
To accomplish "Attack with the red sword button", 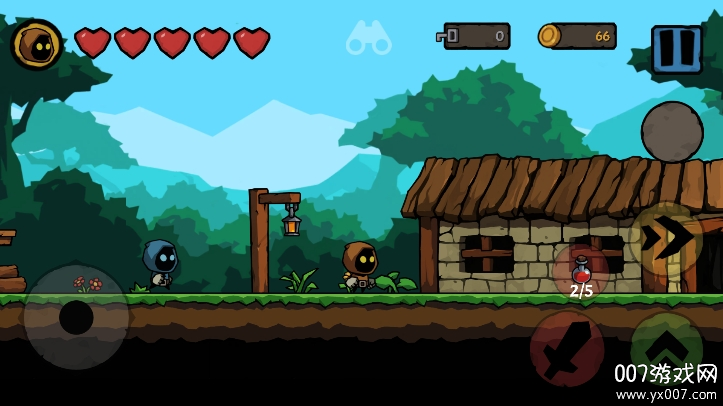I will (566, 348).
